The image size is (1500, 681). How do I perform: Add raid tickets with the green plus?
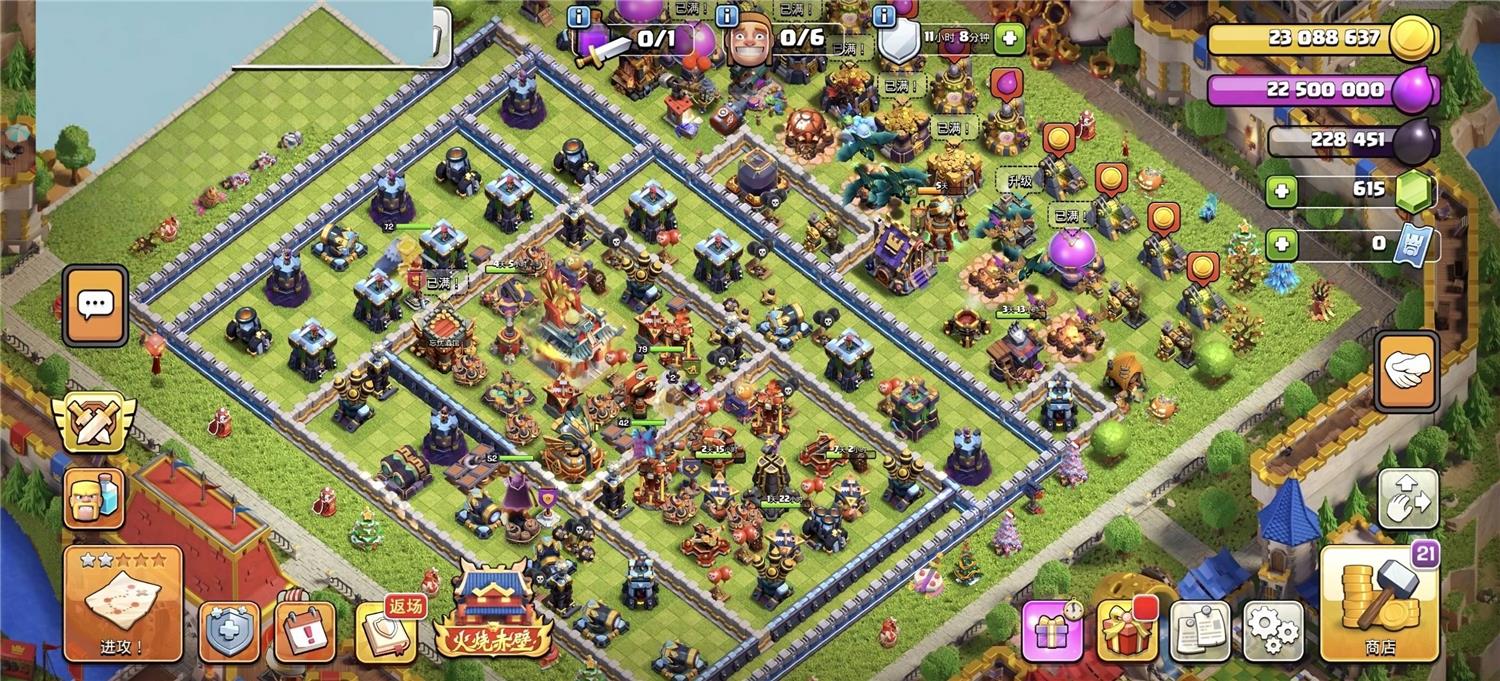(x=1281, y=243)
